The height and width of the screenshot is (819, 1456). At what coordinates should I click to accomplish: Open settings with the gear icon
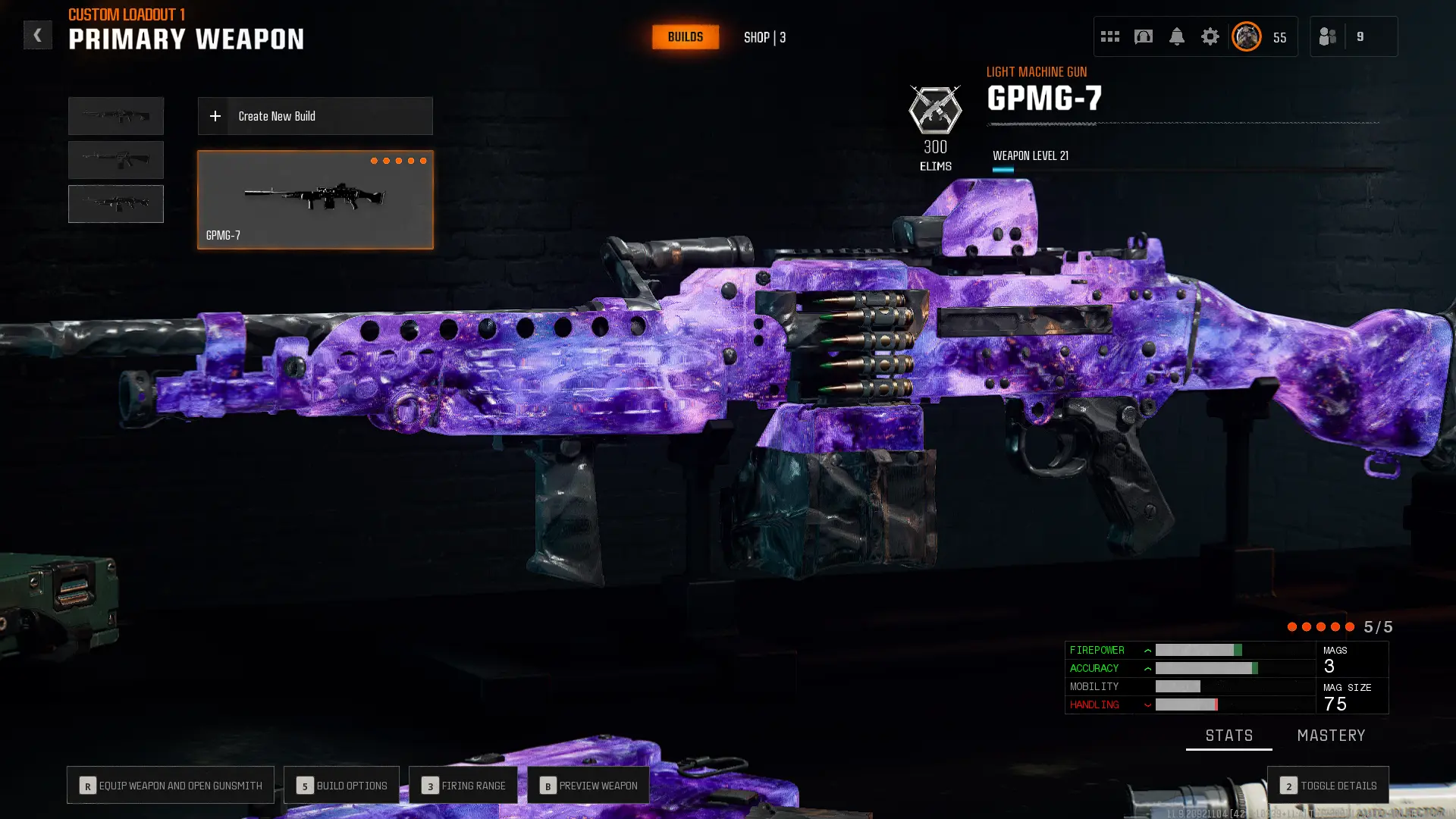point(1210,36)
